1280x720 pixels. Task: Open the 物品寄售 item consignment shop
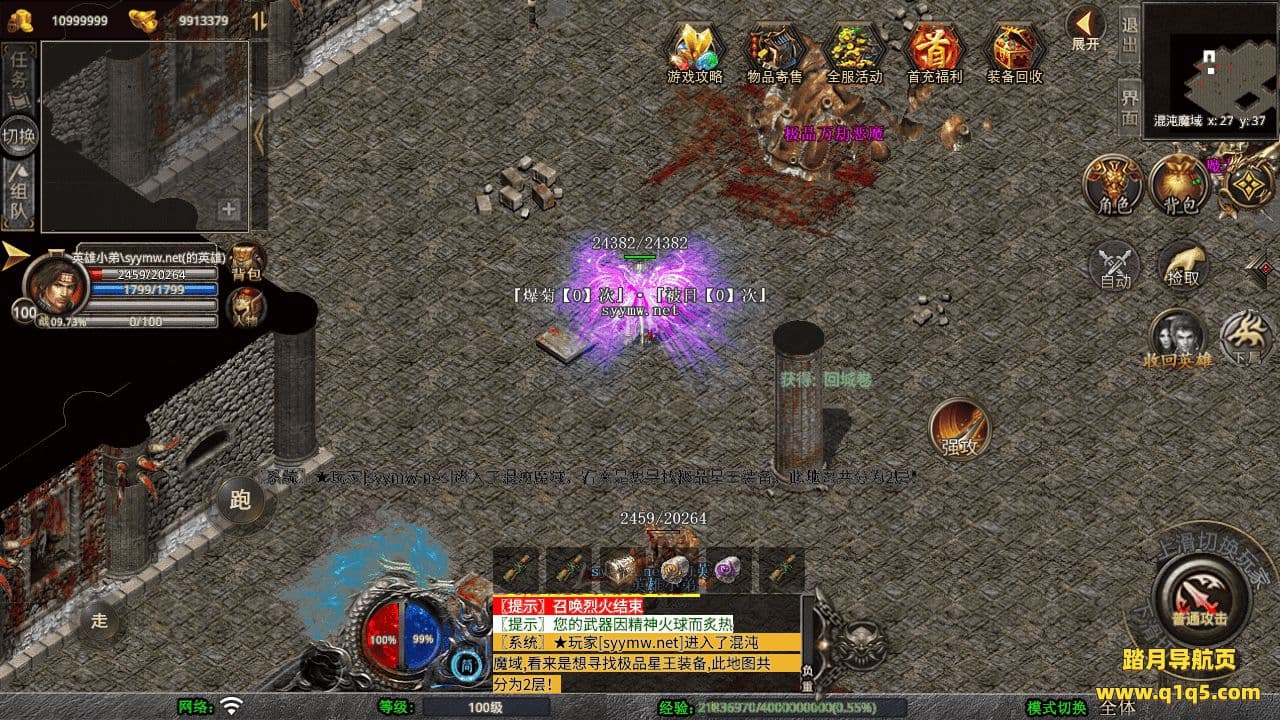point(774,52)
